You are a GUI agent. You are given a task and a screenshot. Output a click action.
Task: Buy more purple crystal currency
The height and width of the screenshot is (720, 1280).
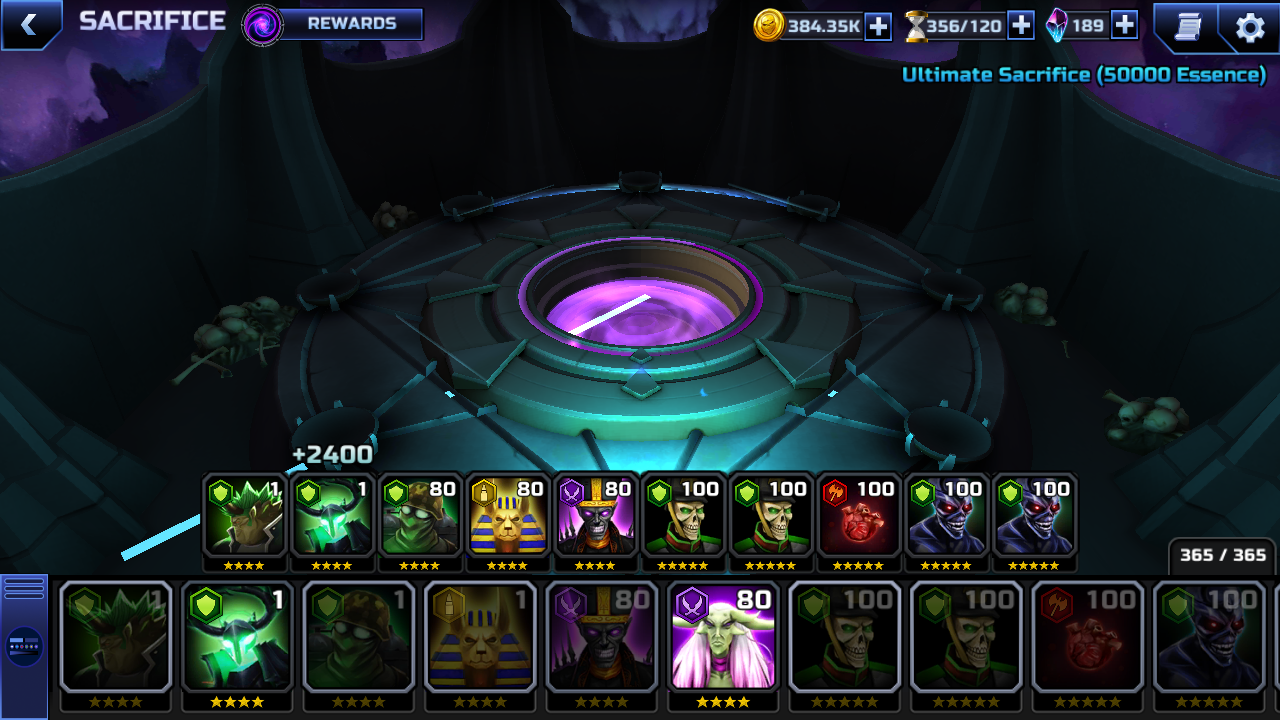(1124, 26)
